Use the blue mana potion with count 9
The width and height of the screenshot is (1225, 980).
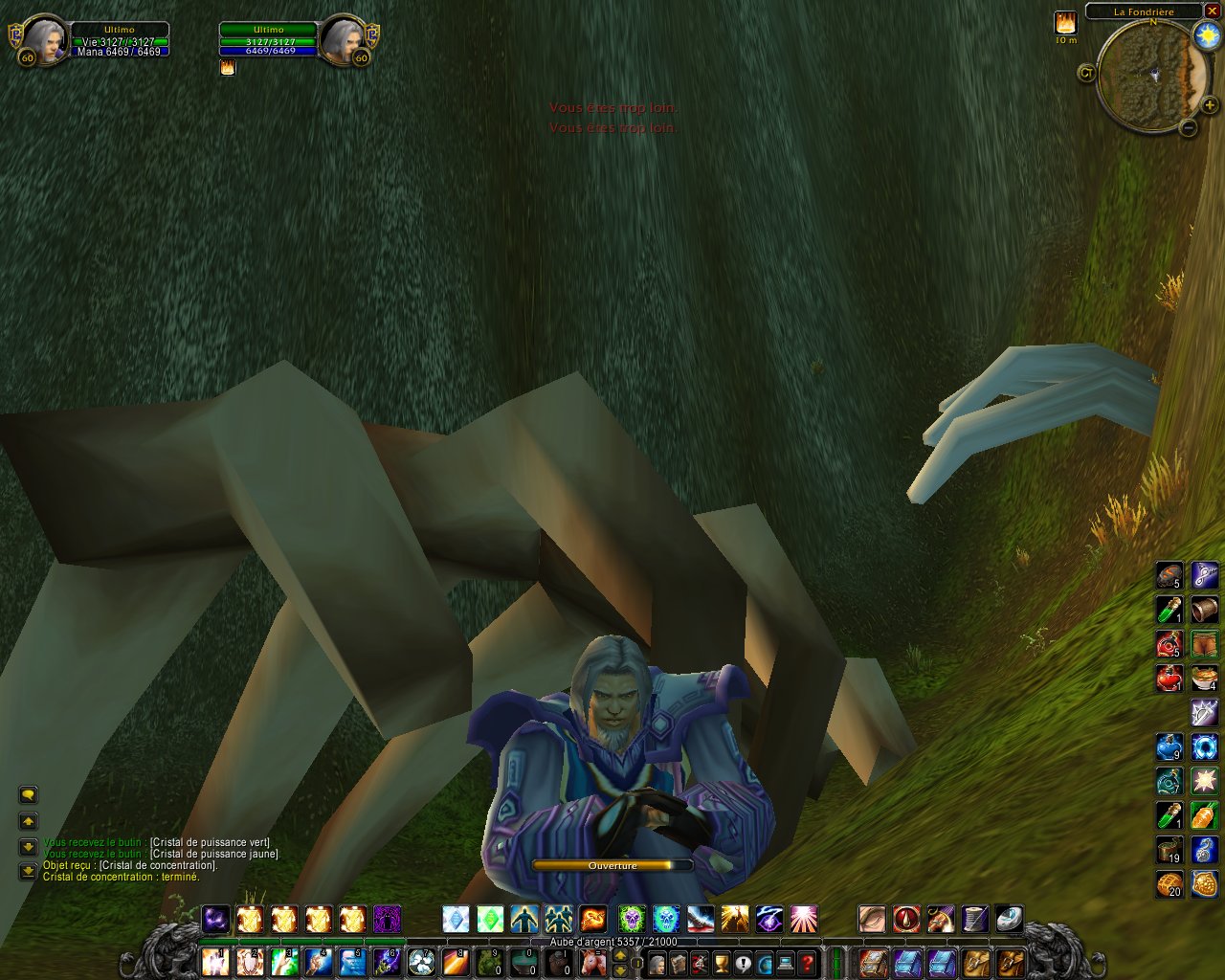1169,746
